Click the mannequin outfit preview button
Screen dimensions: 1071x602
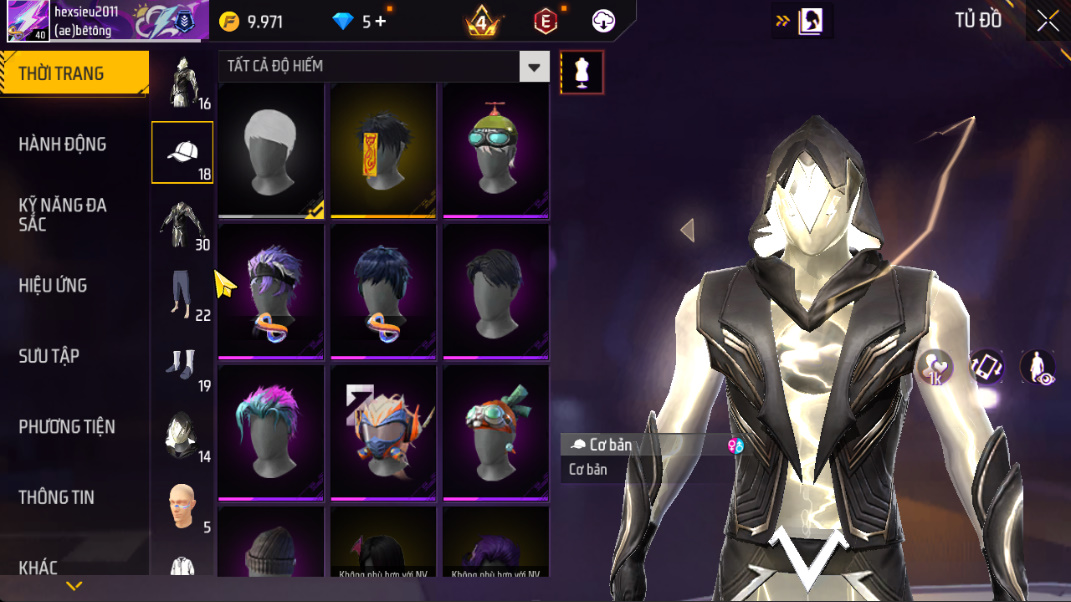pyautogui.click(x=582, y=72)
